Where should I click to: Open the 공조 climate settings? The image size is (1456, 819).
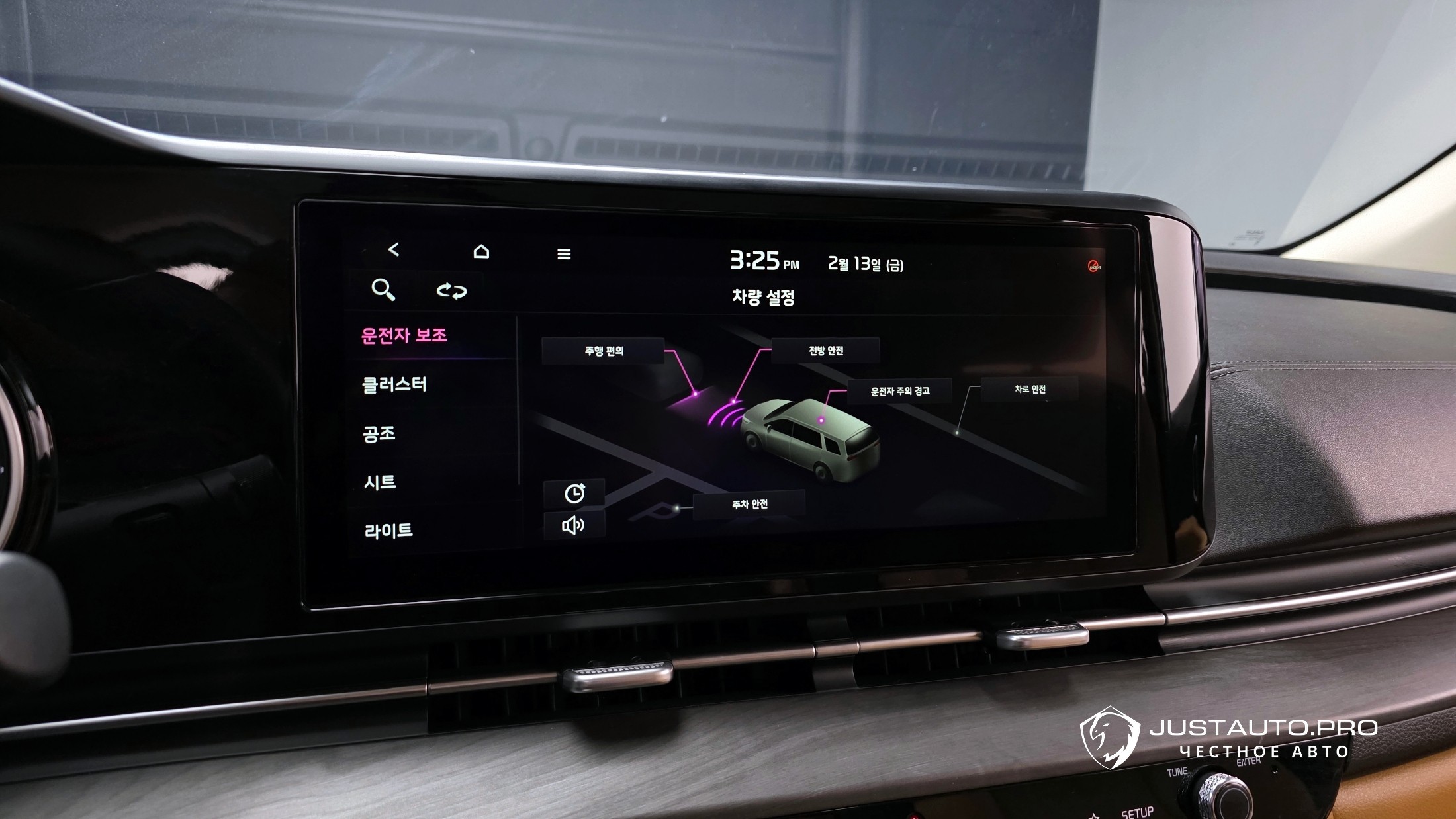tap(379, 434)
